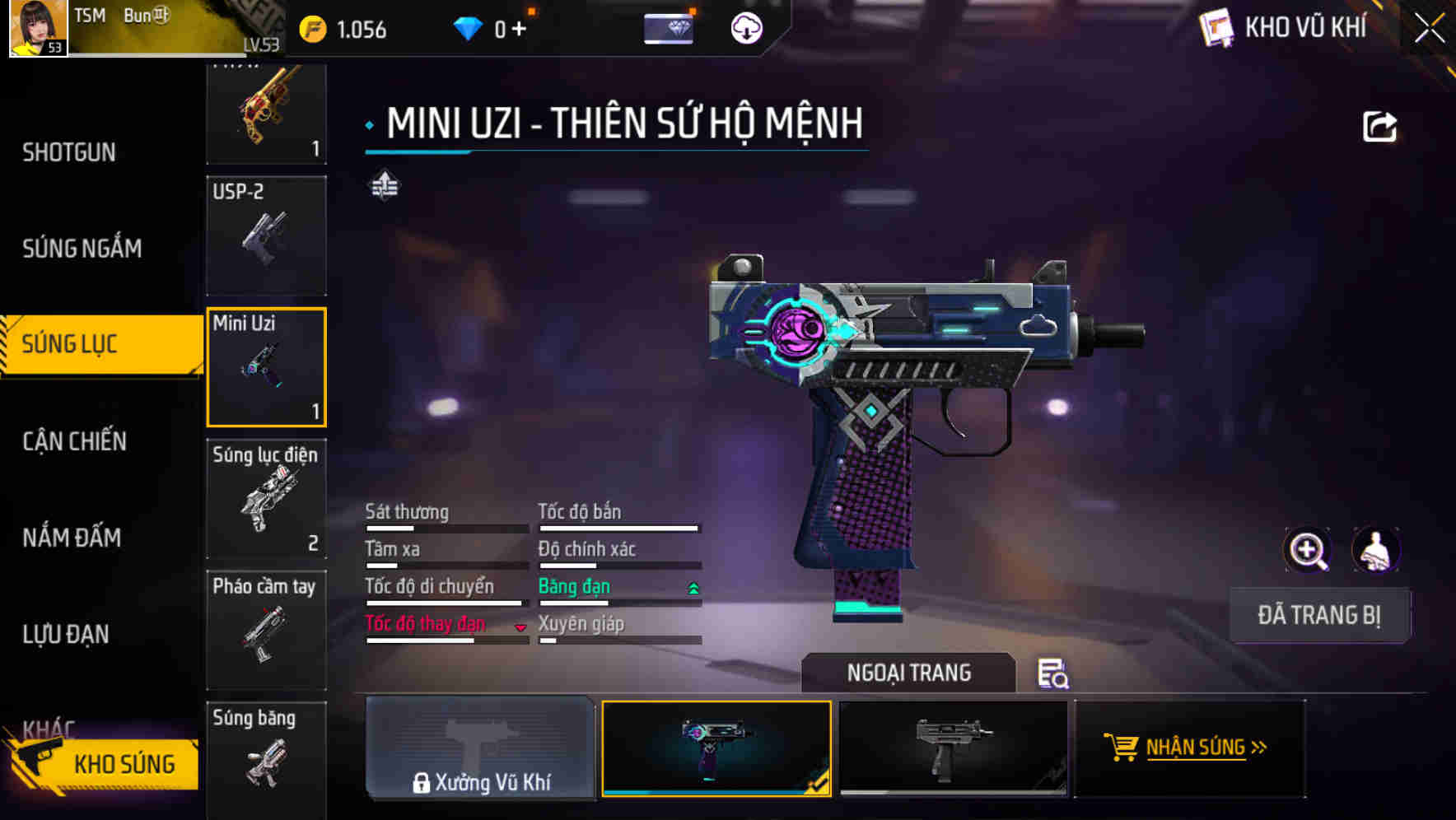Click the share icon
The height and width of the screenshot is (820, 1456).
1379,127
